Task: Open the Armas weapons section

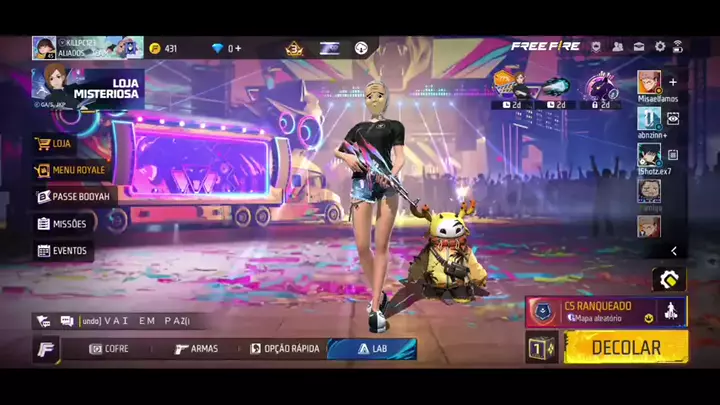Action: (x=196, y=349)
